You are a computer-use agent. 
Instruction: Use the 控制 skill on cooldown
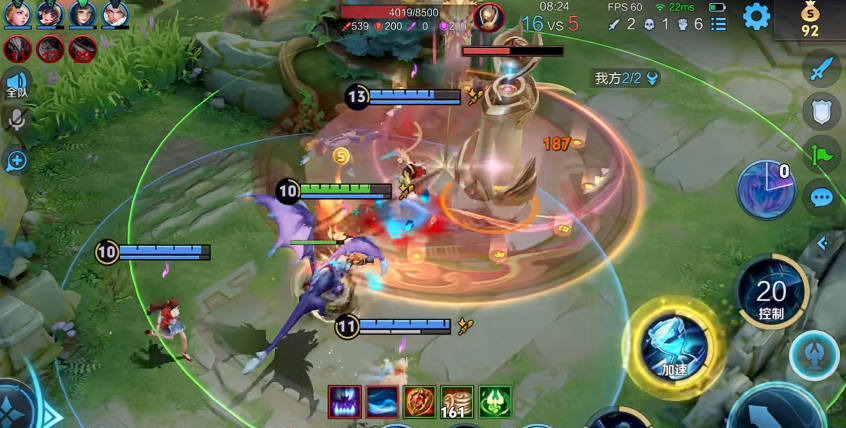pos(771,294)
